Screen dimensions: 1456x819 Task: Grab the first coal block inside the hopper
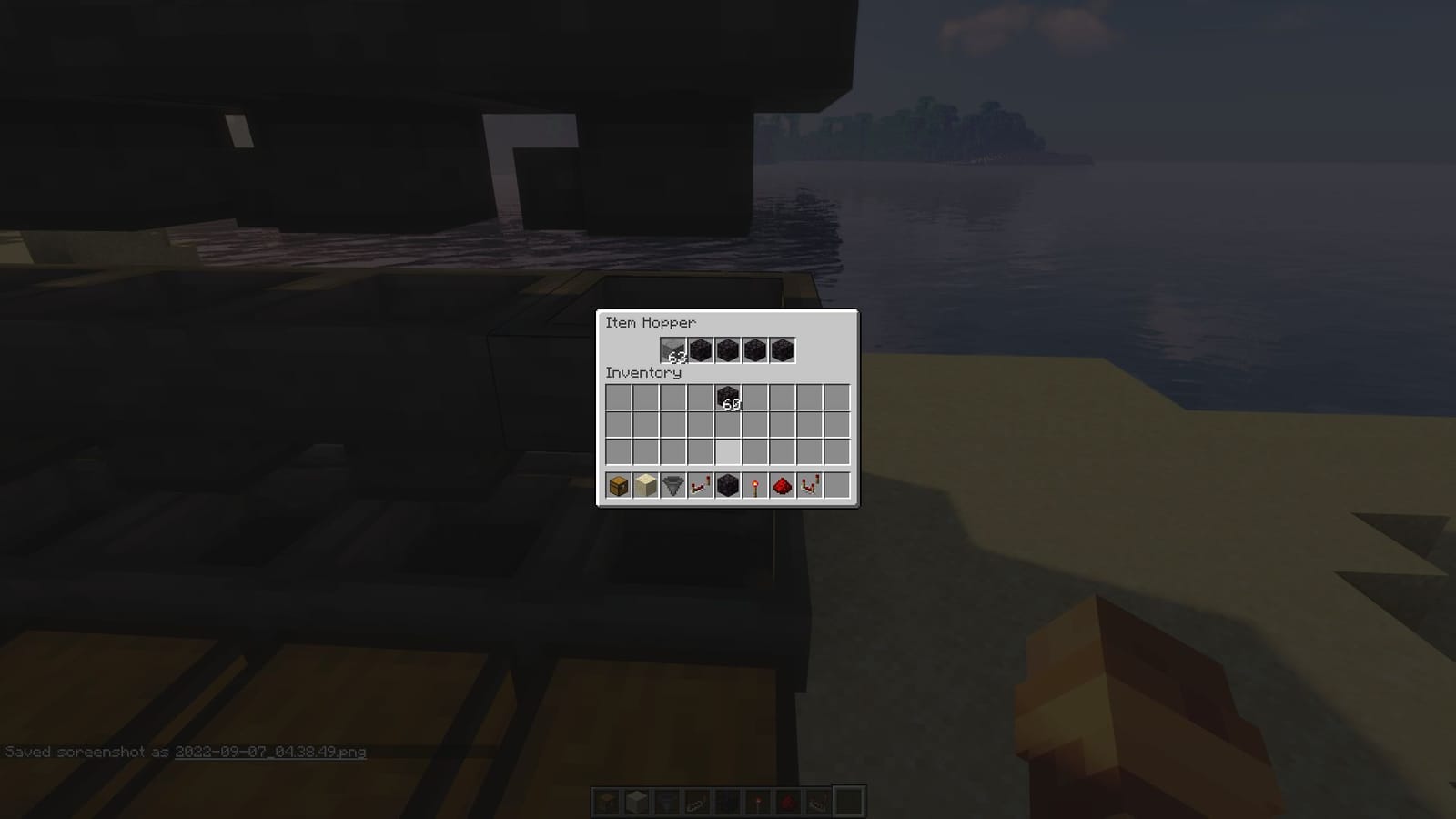click(700, 351)
